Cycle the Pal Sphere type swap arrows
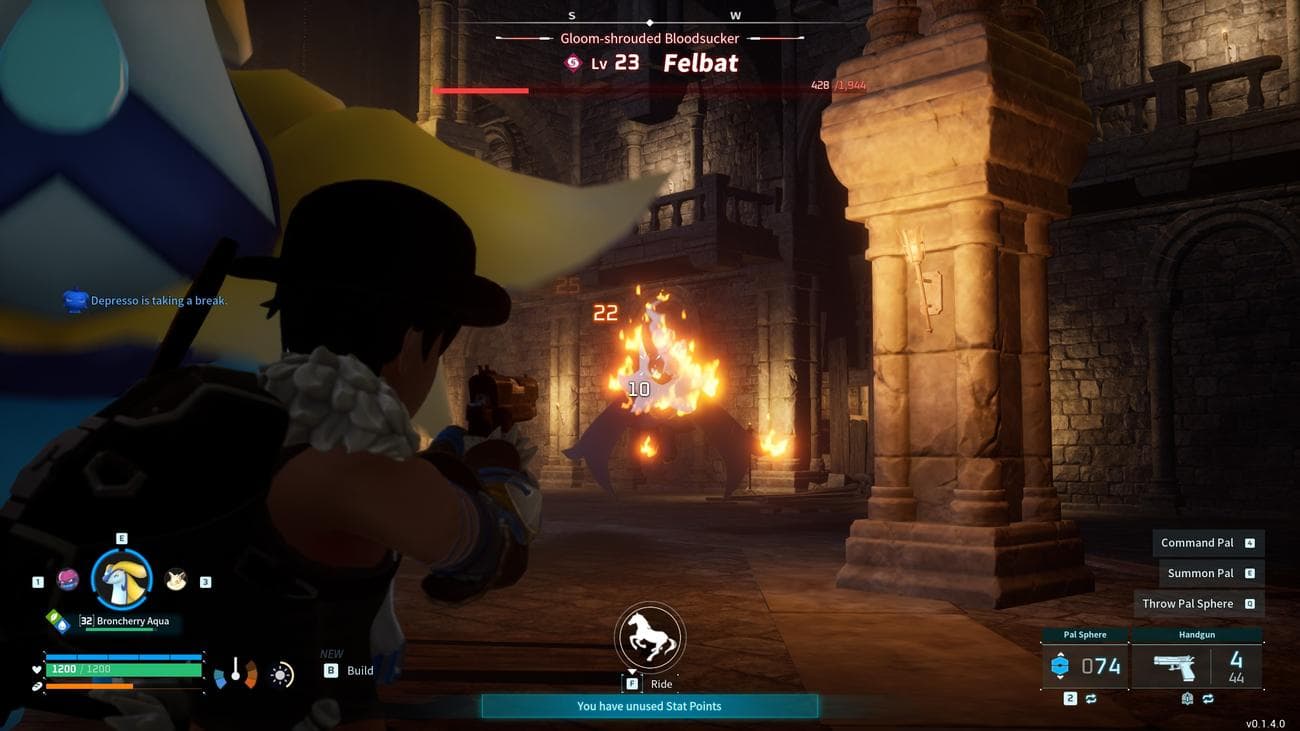This screenshot has height=731, width=1300. point(1091,699)
